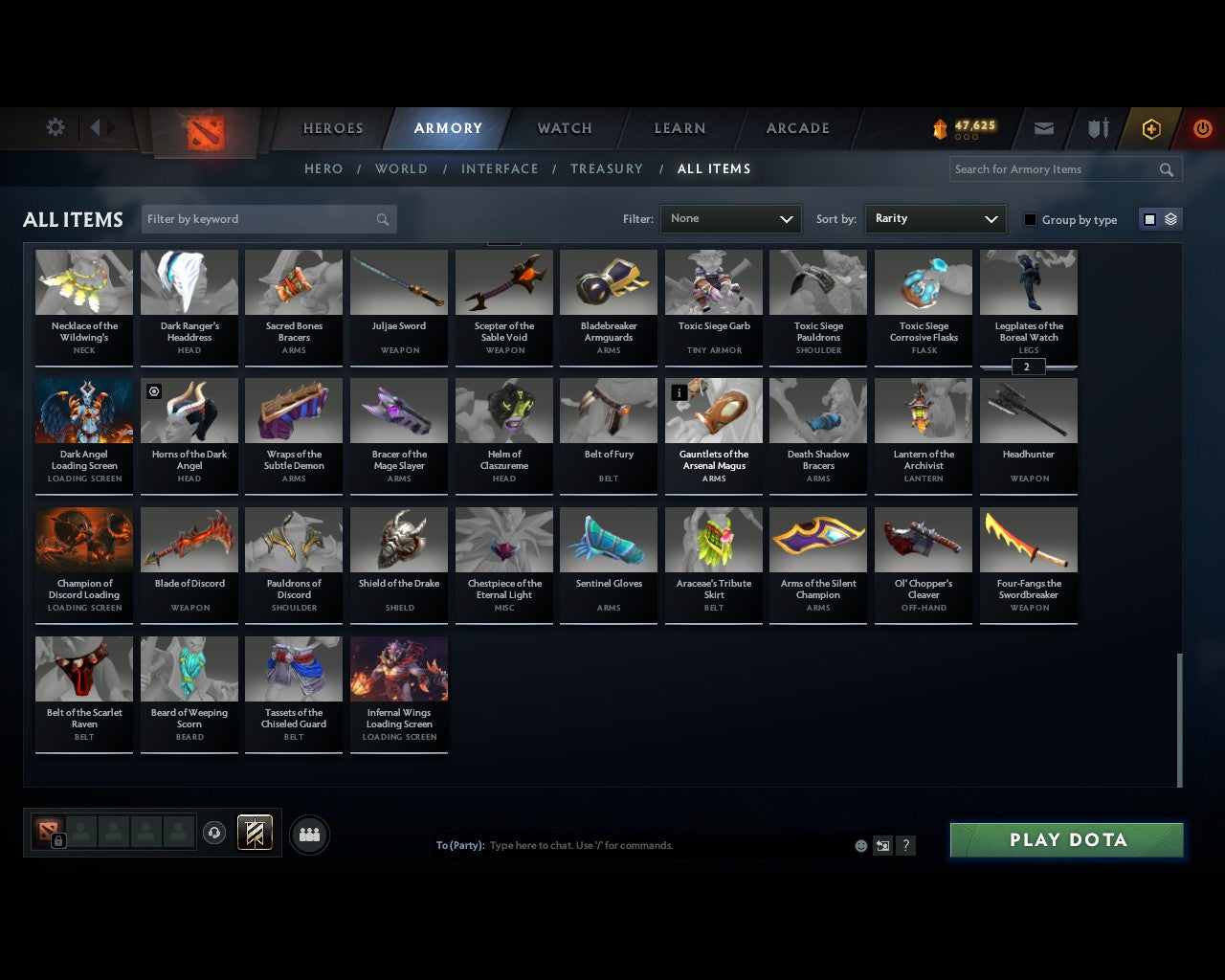Open the settings gear menu
This screenshot has width=1225, height=980.
(55, 127)
